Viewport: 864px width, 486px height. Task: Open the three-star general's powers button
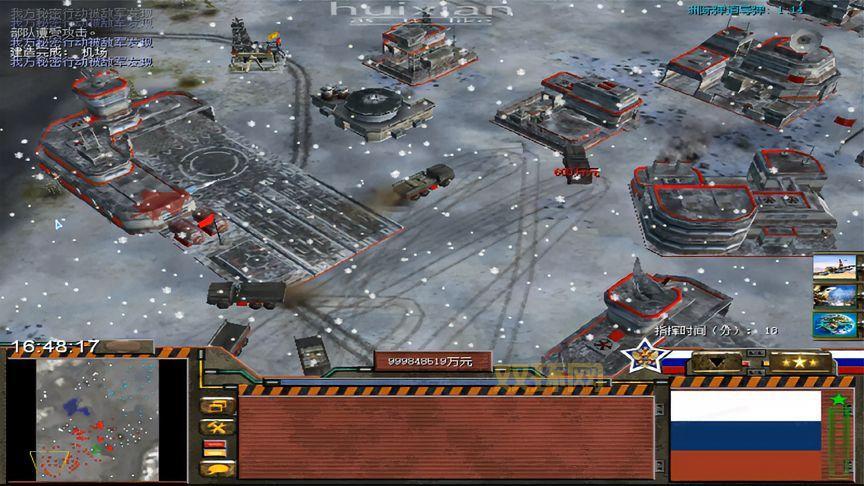[x=799, y=362]
